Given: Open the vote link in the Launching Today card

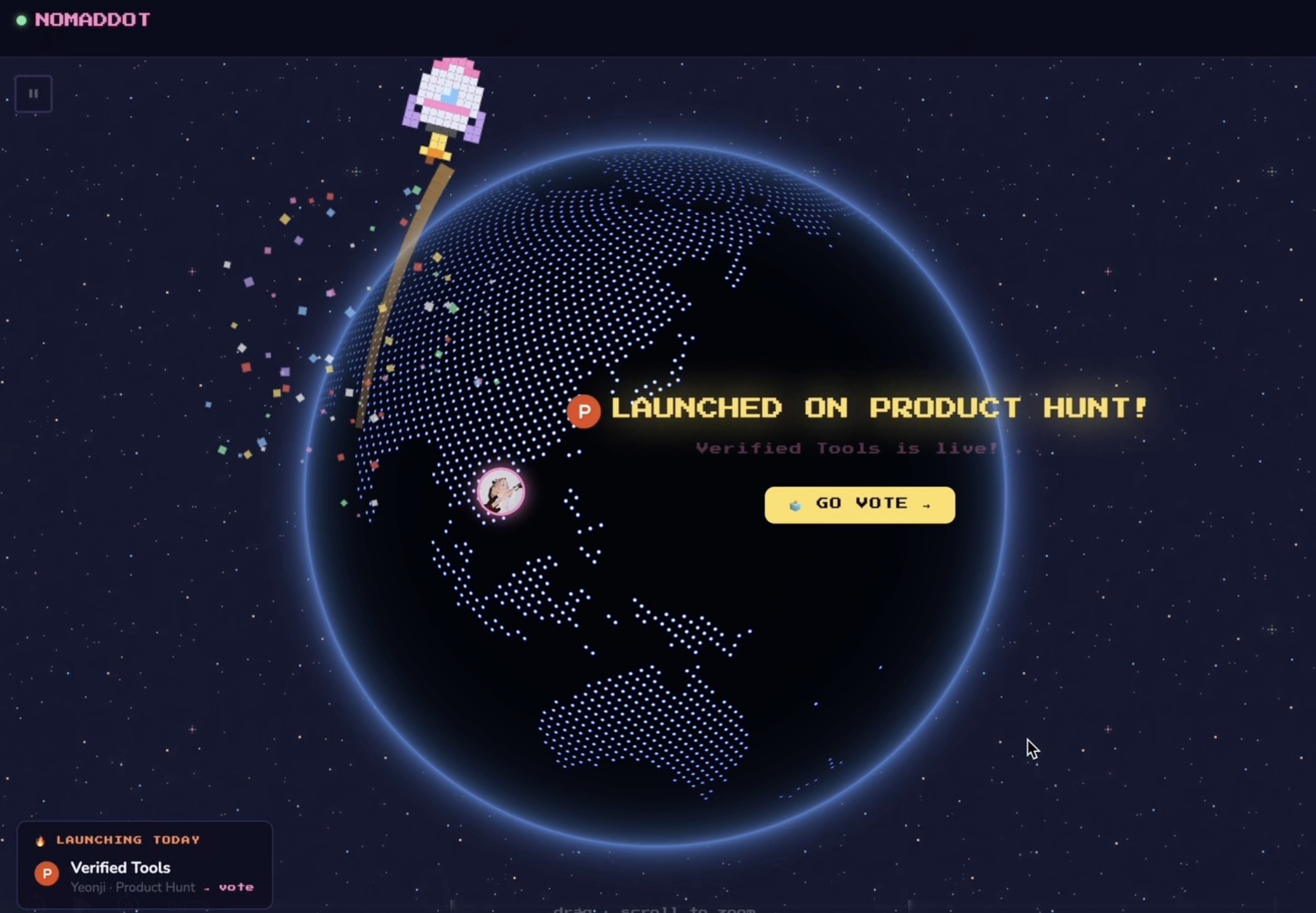Looking at the screenshot, I should pos(237,887).
